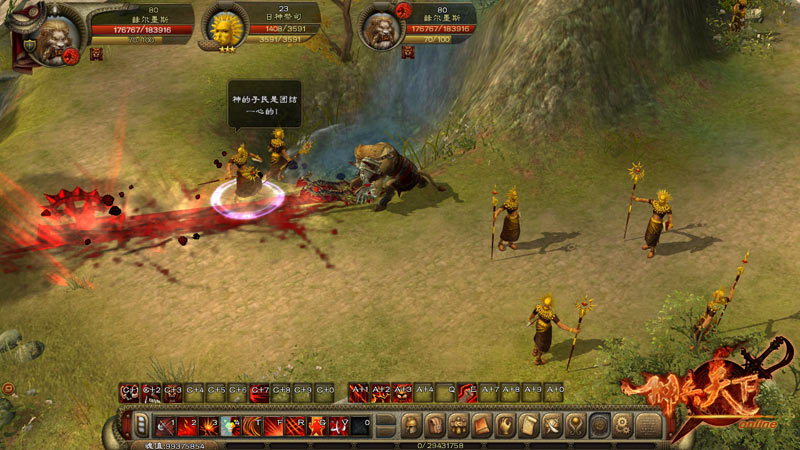Open the gears settings menu
Image resolution: width=800 pixels, height=450 pixels.
pos(623,425)
